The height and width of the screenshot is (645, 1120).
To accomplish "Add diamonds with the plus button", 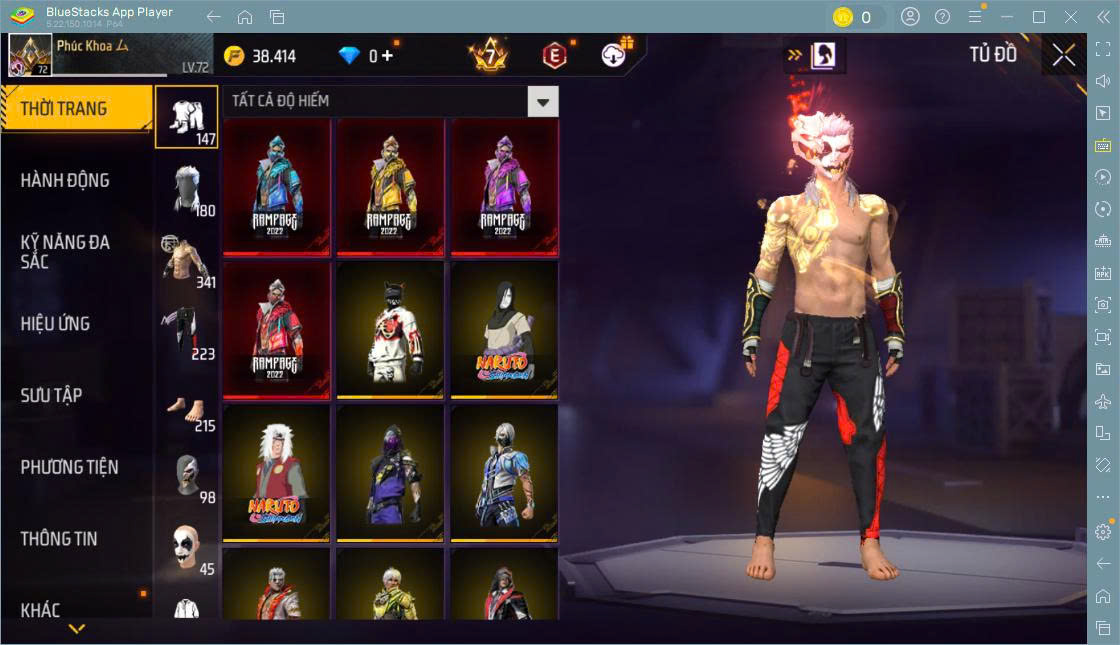I will [387, 56].
